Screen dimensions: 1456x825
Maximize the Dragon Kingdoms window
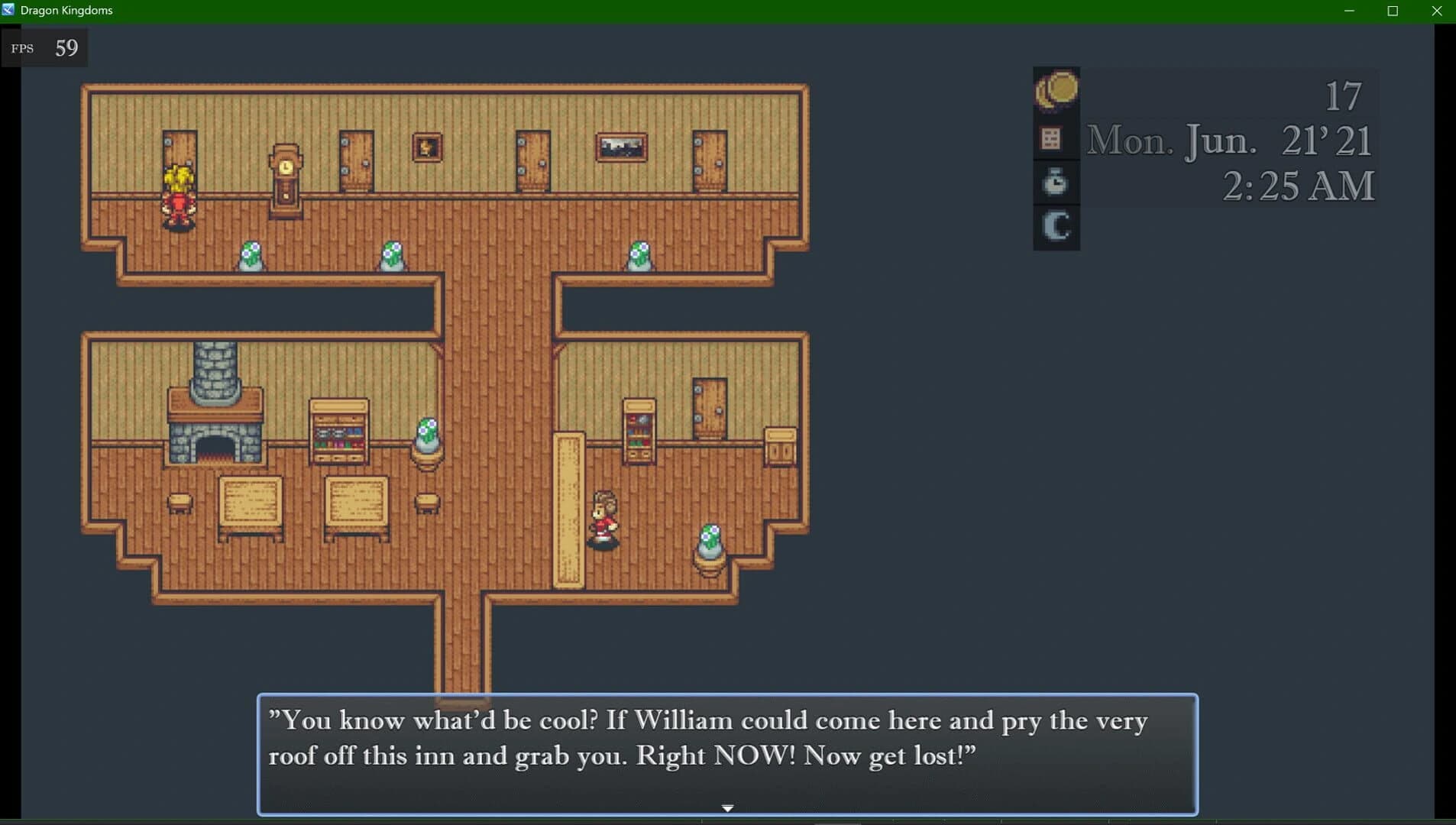(x=1393, y=11)
